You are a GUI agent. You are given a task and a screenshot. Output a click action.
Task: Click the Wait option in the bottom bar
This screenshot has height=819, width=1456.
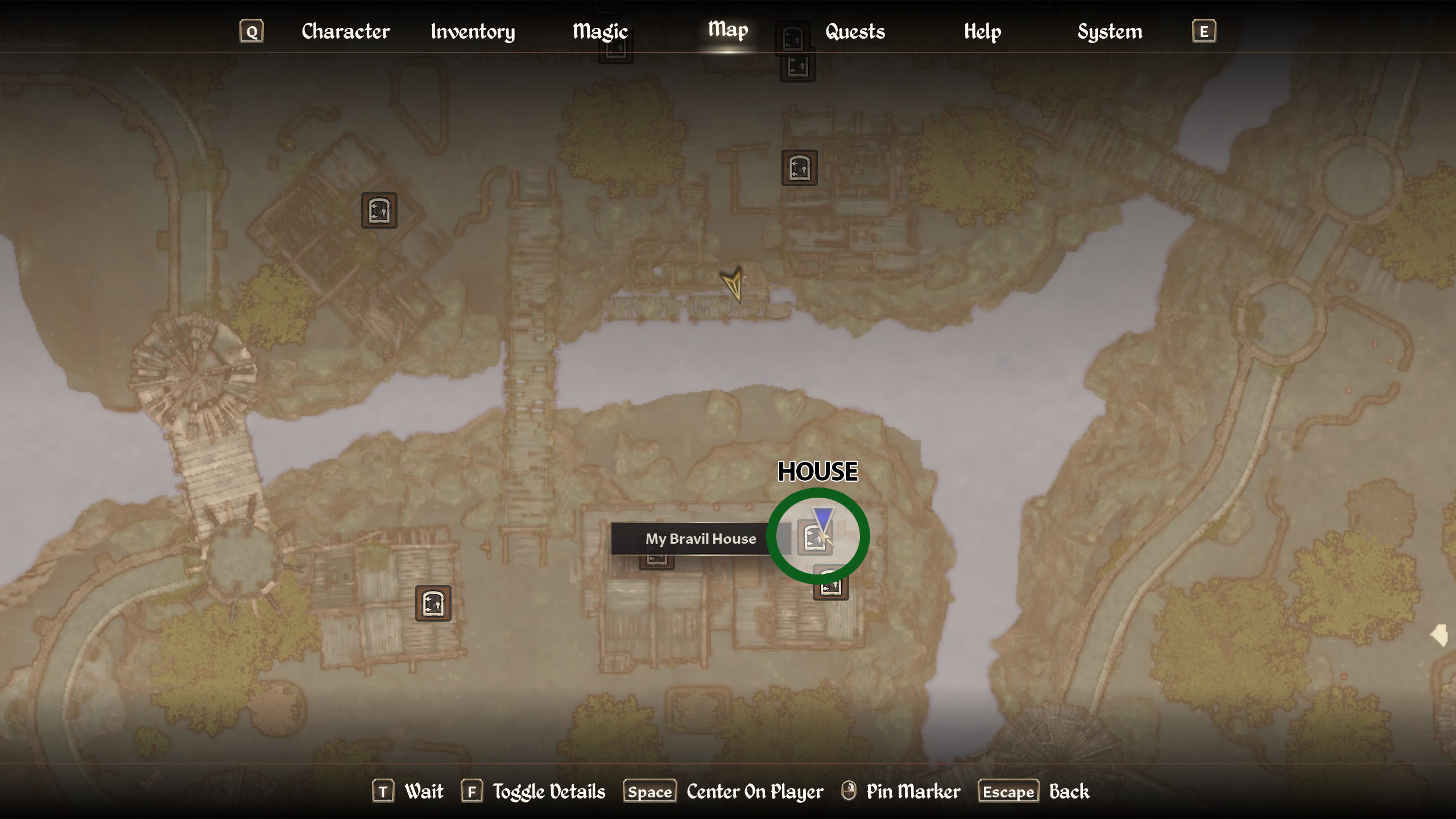[424, 791]
